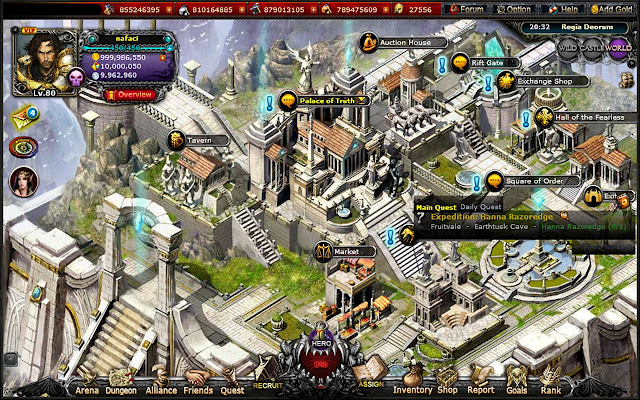Open the Inventory
This screenshot has height=400, width=640.
(x=413, y=390)
